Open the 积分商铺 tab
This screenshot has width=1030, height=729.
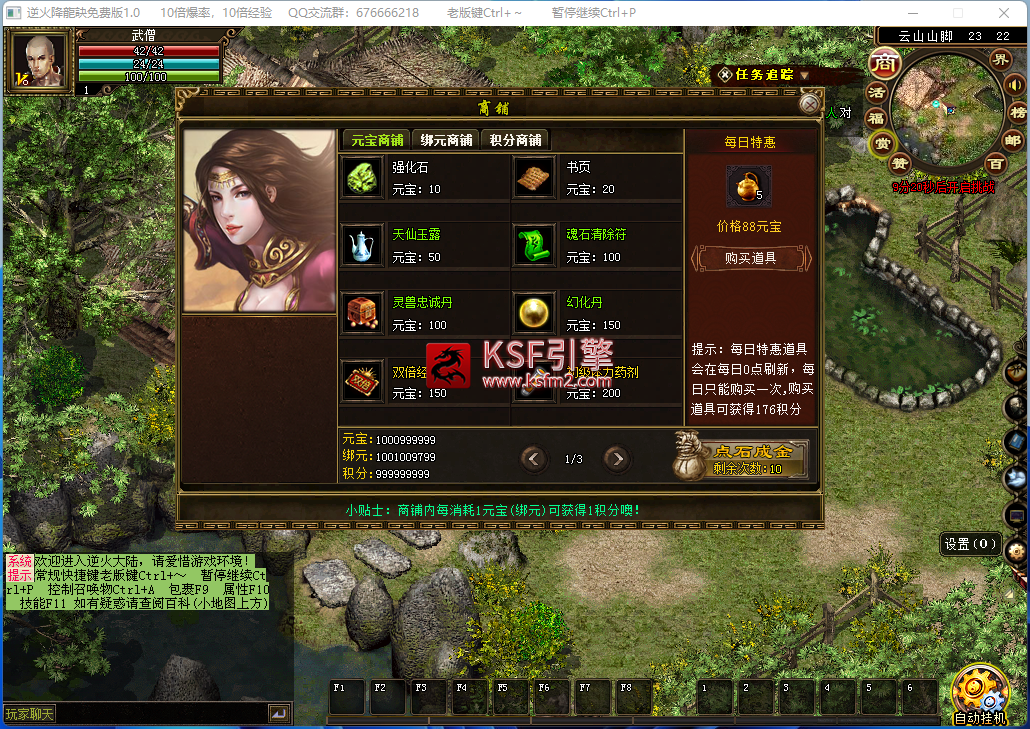click(515, 140)
